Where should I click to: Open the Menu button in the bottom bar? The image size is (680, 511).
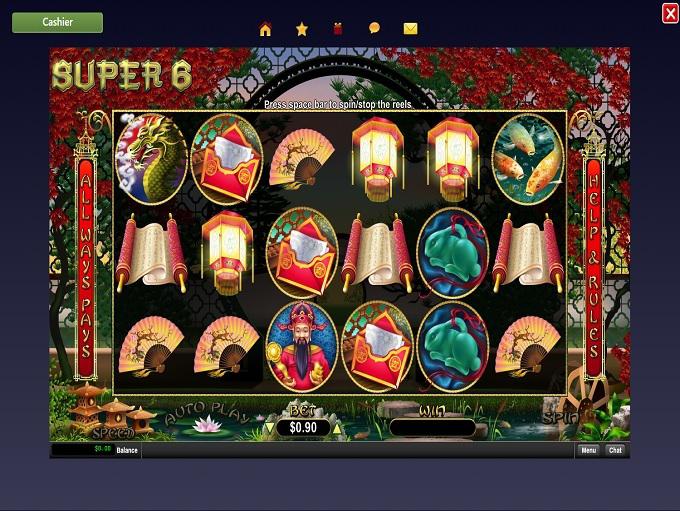(589, 450)
